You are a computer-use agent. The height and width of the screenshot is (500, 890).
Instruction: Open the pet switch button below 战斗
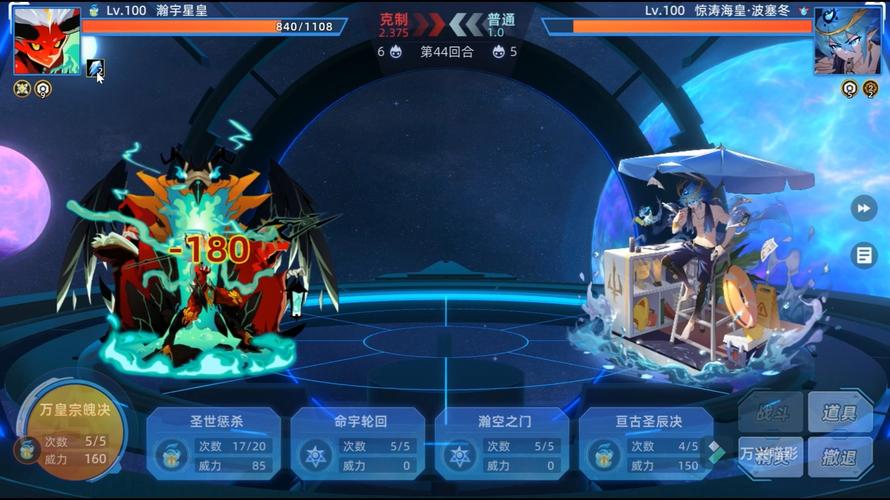click(x=771, y=457)
